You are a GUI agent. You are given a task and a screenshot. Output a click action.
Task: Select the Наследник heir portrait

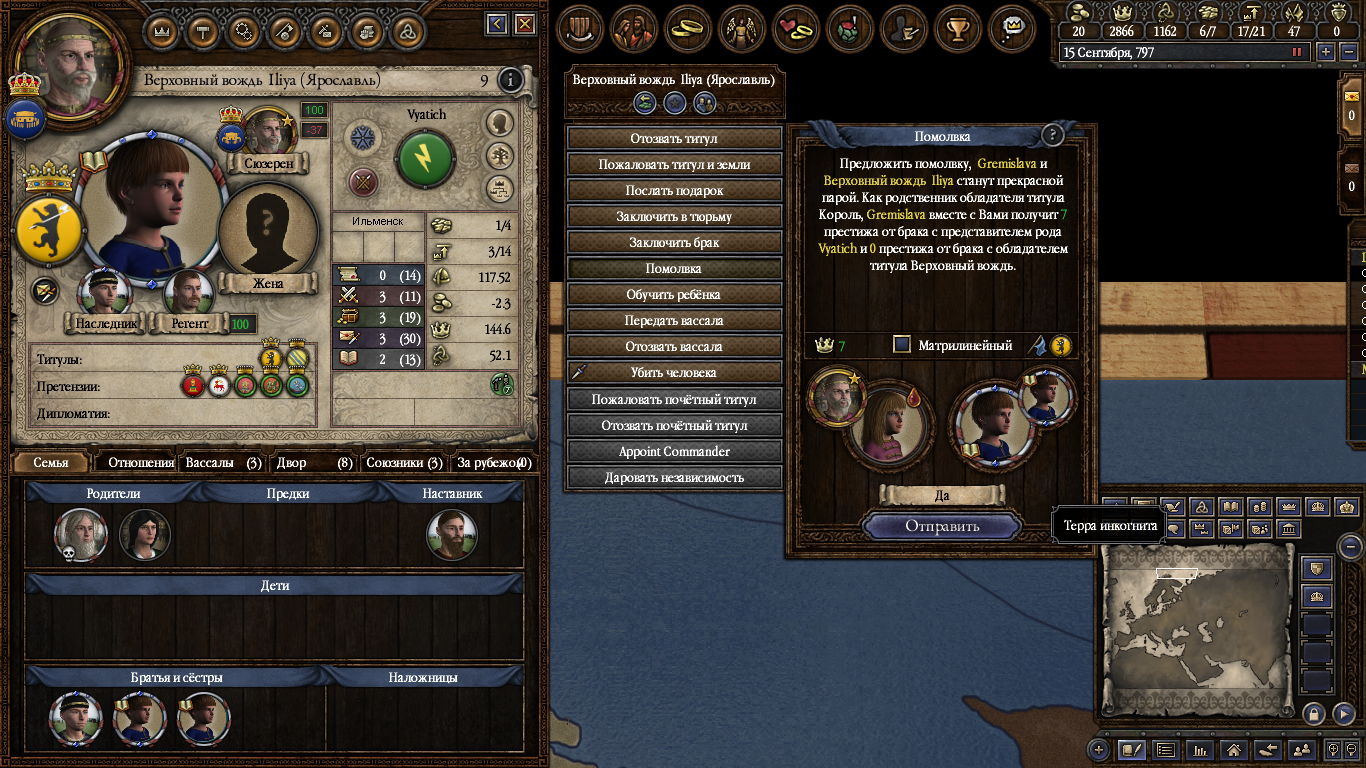click(105, 295)
